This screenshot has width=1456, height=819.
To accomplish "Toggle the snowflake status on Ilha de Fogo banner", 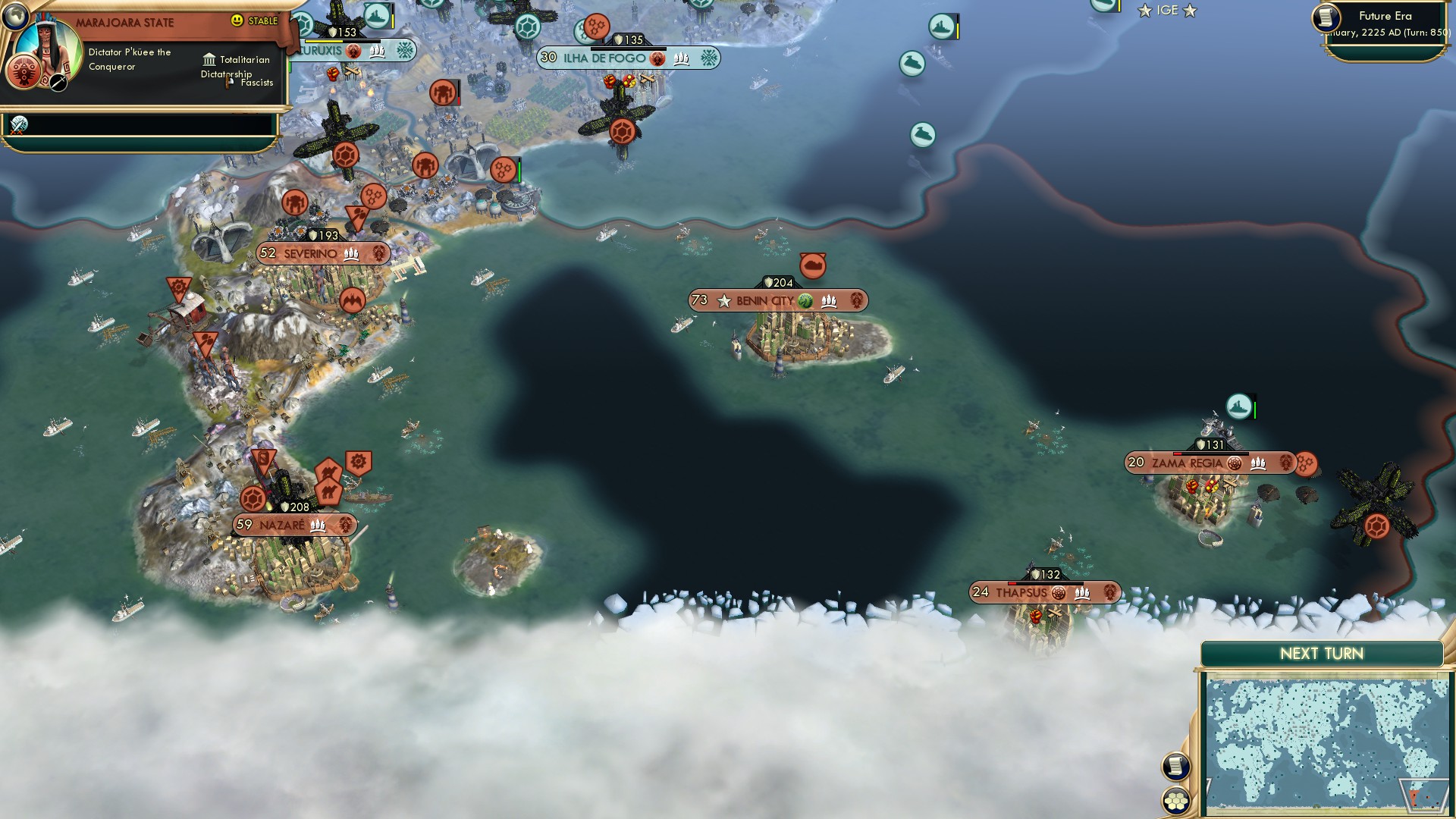I will pyautogui.click(x=709, y=57).
